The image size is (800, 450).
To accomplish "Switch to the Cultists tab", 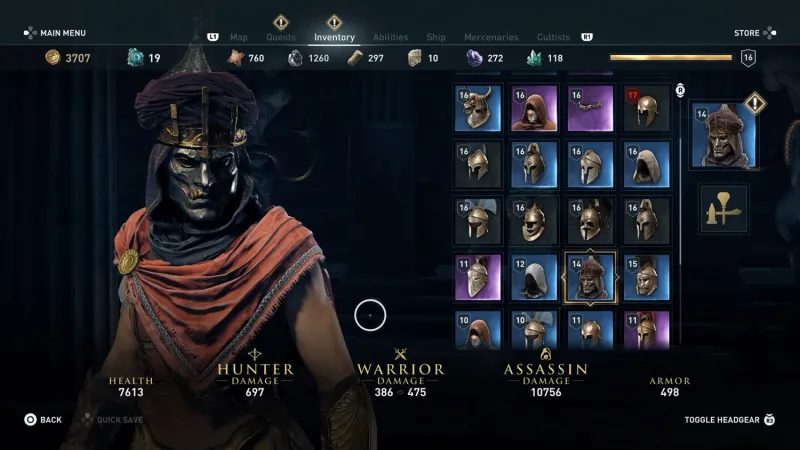I will [x=553, y=37].
